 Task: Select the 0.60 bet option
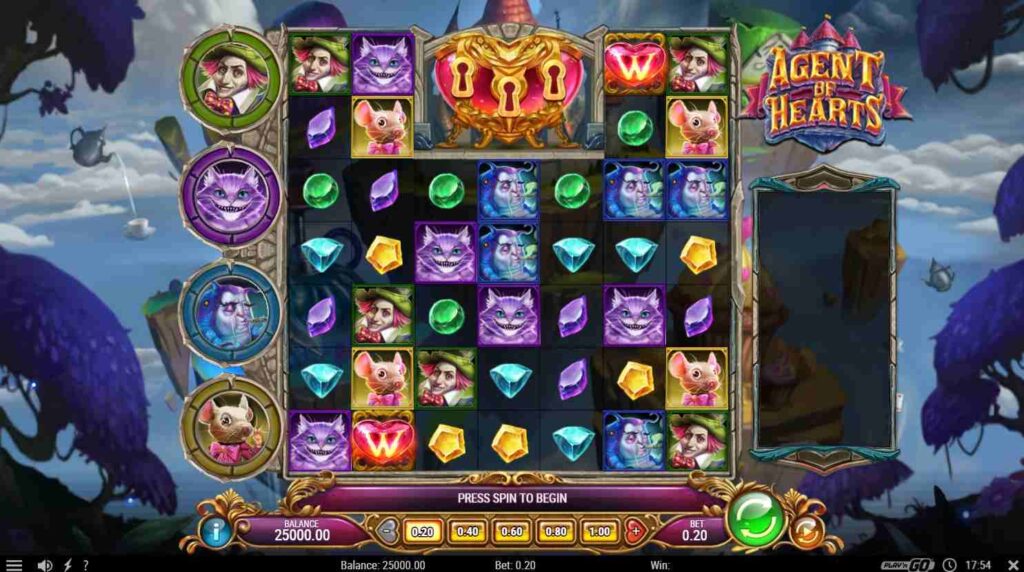pyautogui.click(x=510, y=530)
